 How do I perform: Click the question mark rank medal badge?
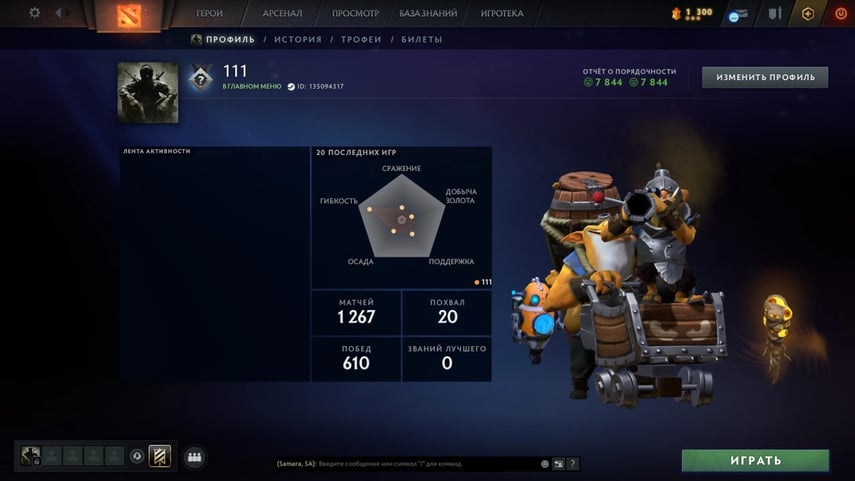tap(201, 78)
